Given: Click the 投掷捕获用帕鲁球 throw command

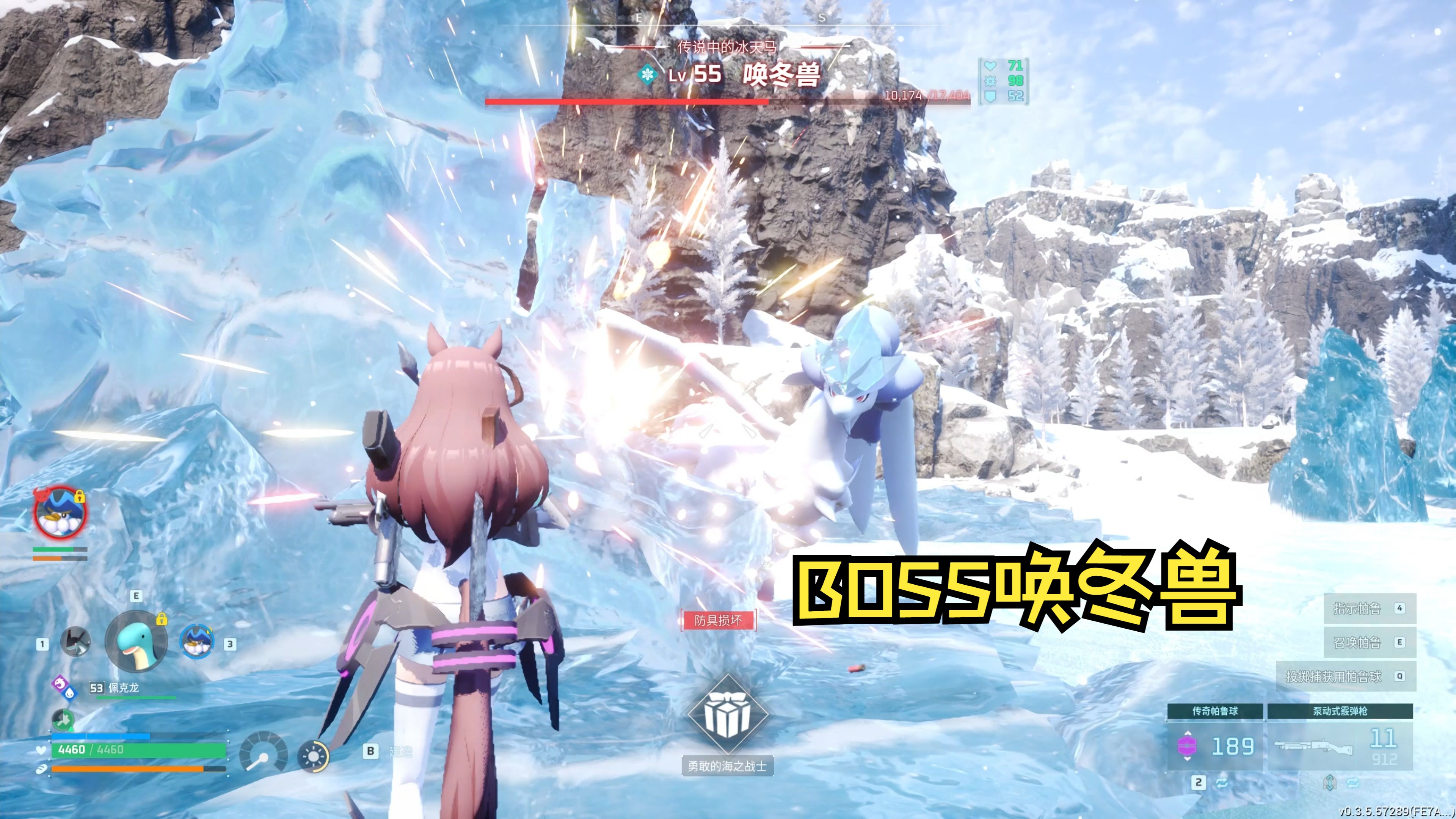Looking at the screenshot, I should click(1334, 676).
